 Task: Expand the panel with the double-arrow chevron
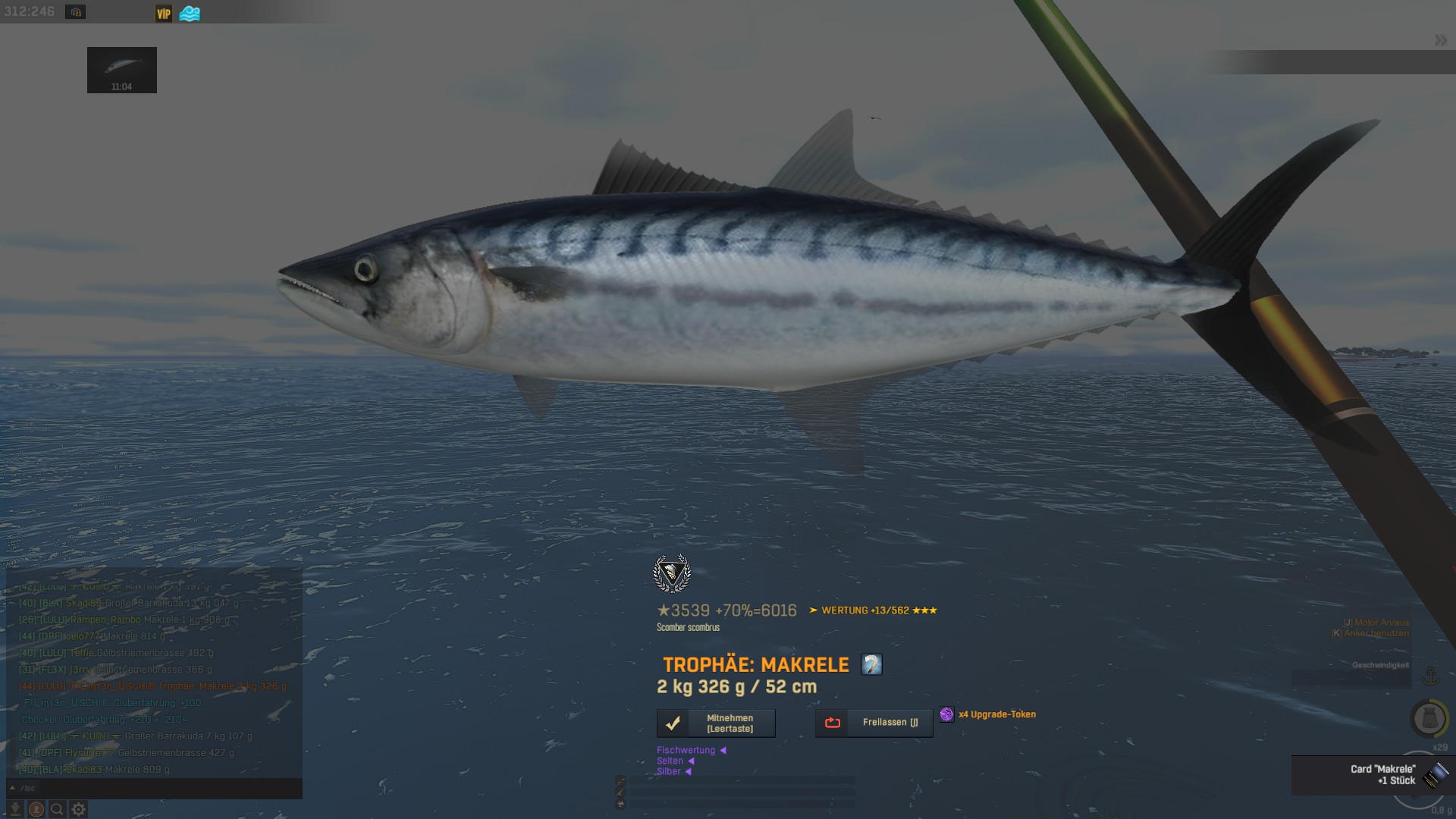pyautogui.click(x=1441, y=40)
